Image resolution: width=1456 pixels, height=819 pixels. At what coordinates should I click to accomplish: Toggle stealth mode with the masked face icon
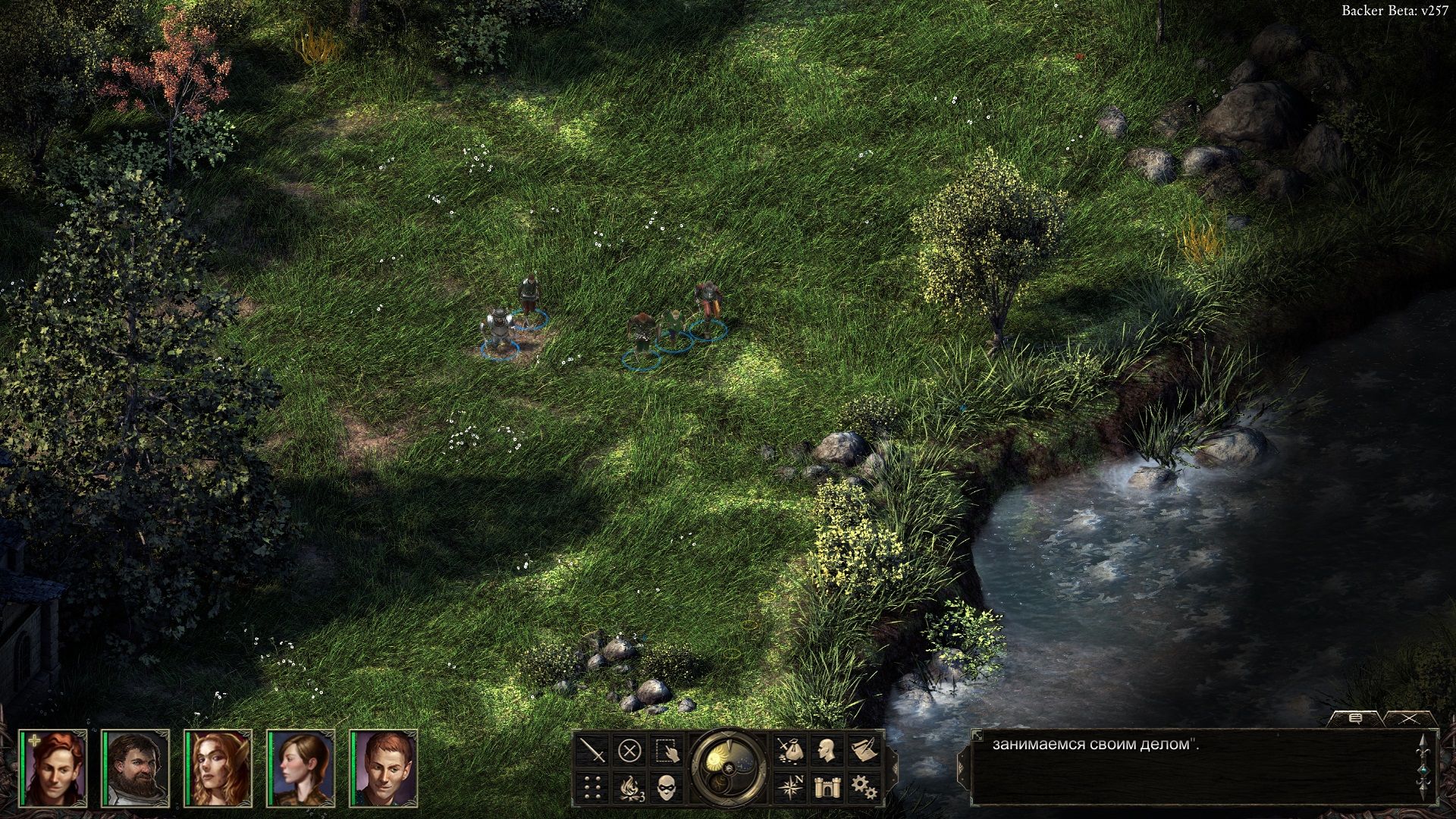666,786
